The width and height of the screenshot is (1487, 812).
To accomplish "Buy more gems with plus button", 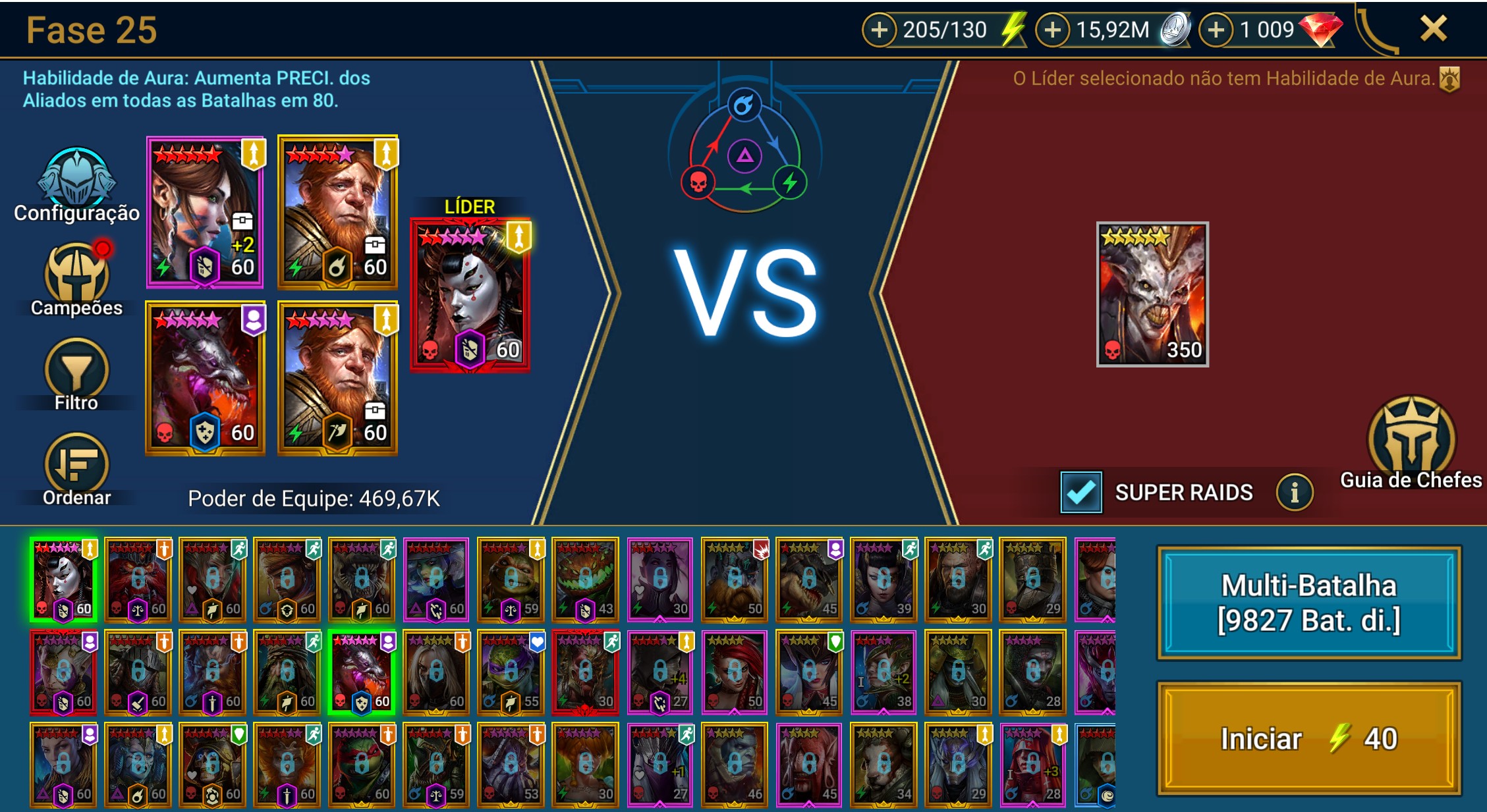I will 1216,30.
